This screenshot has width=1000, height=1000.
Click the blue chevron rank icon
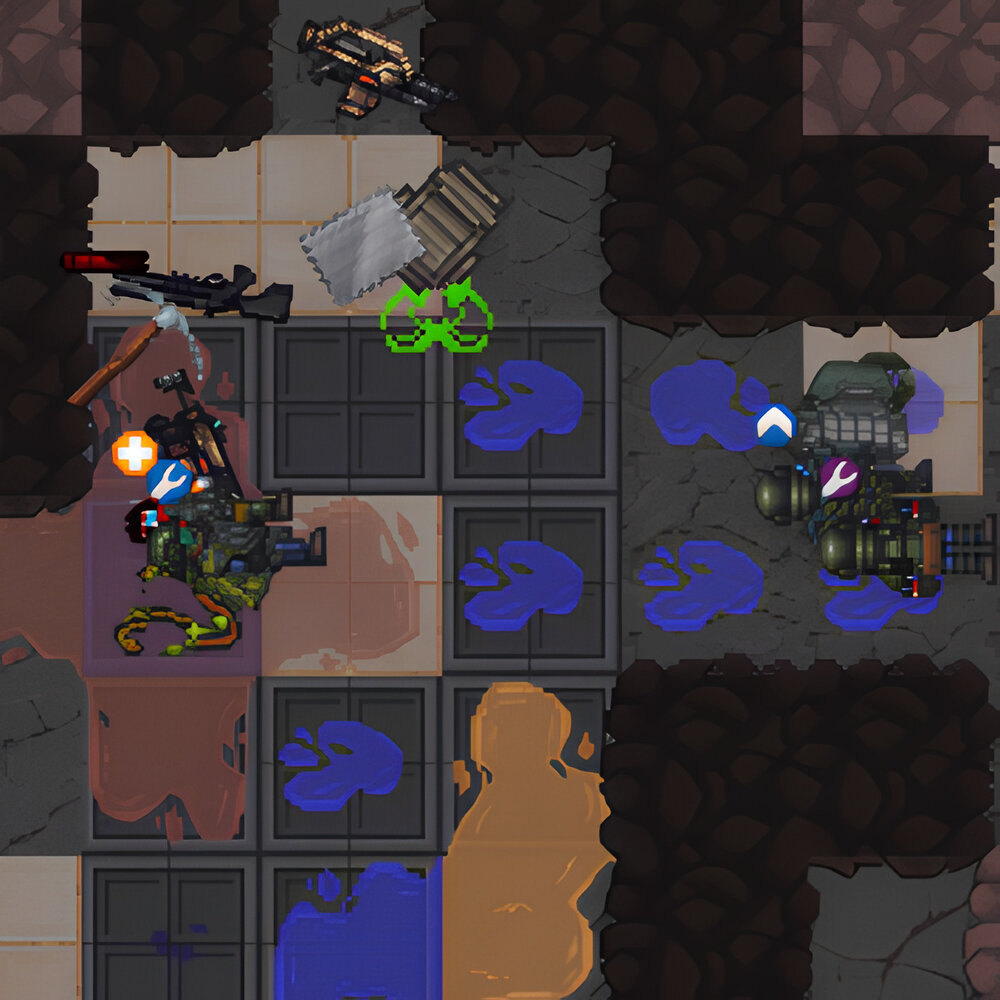[x=775, y=425]
